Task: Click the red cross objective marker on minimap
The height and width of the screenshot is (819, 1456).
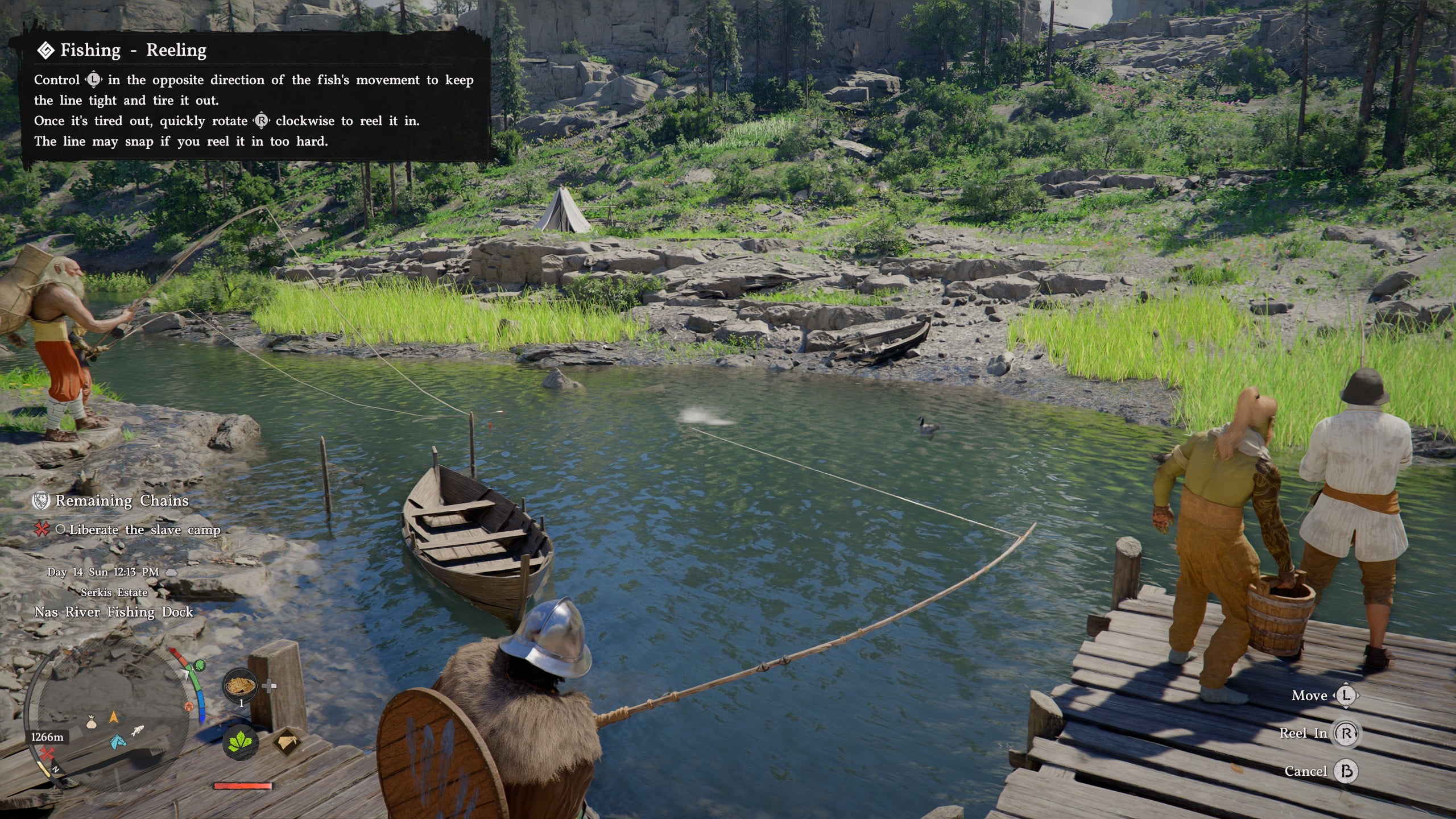Action: click(48, 755)
